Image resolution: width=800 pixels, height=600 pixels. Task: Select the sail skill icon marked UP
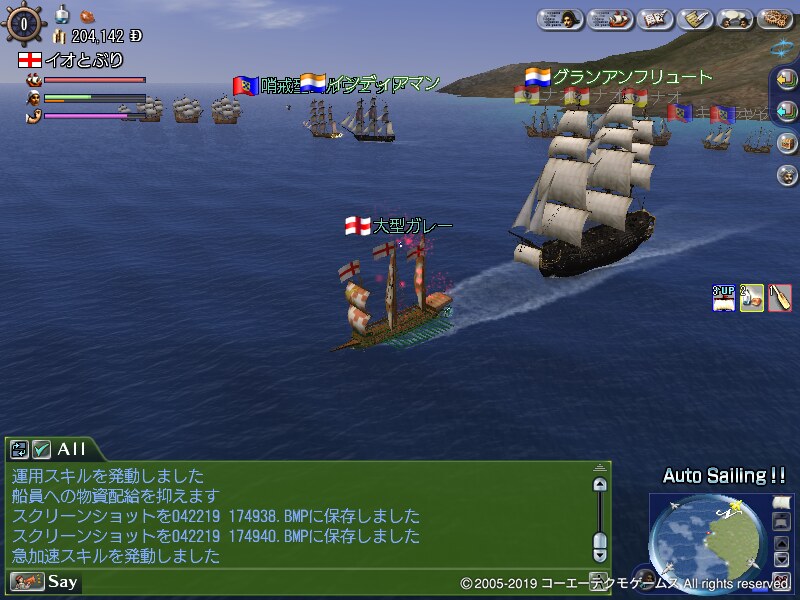(x=723, y=297)
